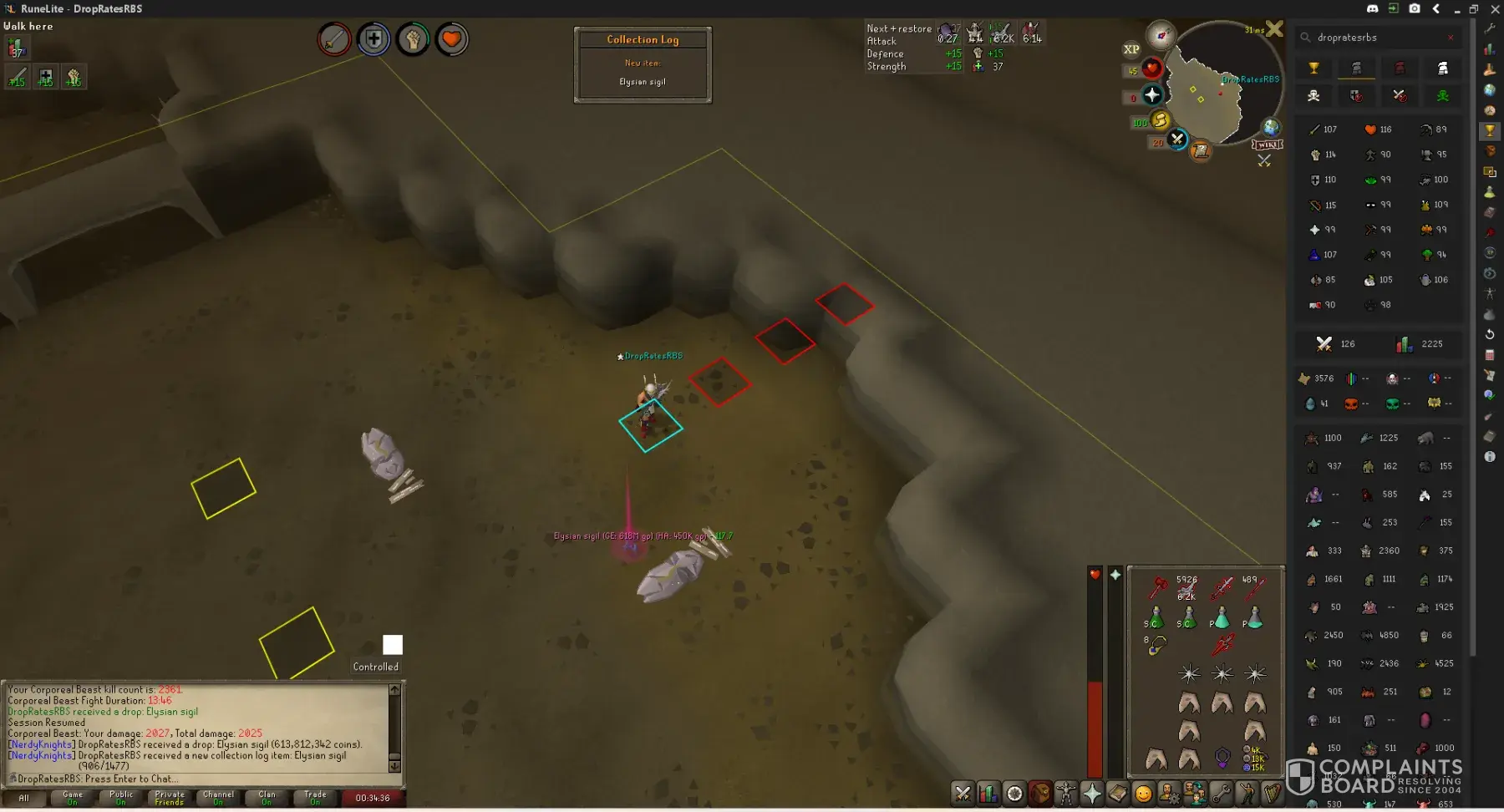Click the purple amulet in inventory

(x=1222, y=758)
